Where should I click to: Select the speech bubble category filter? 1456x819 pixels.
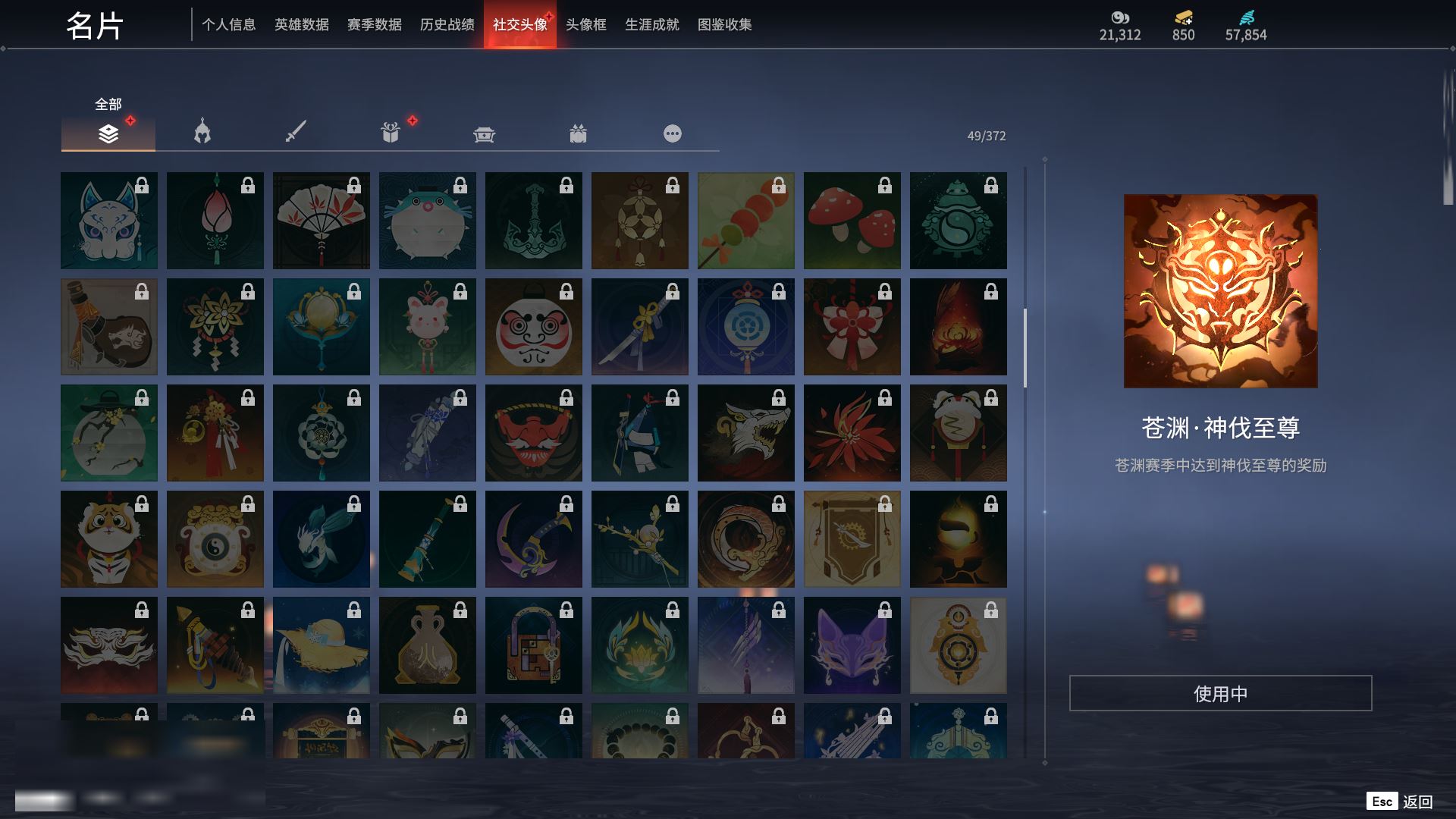click(672, 134)
